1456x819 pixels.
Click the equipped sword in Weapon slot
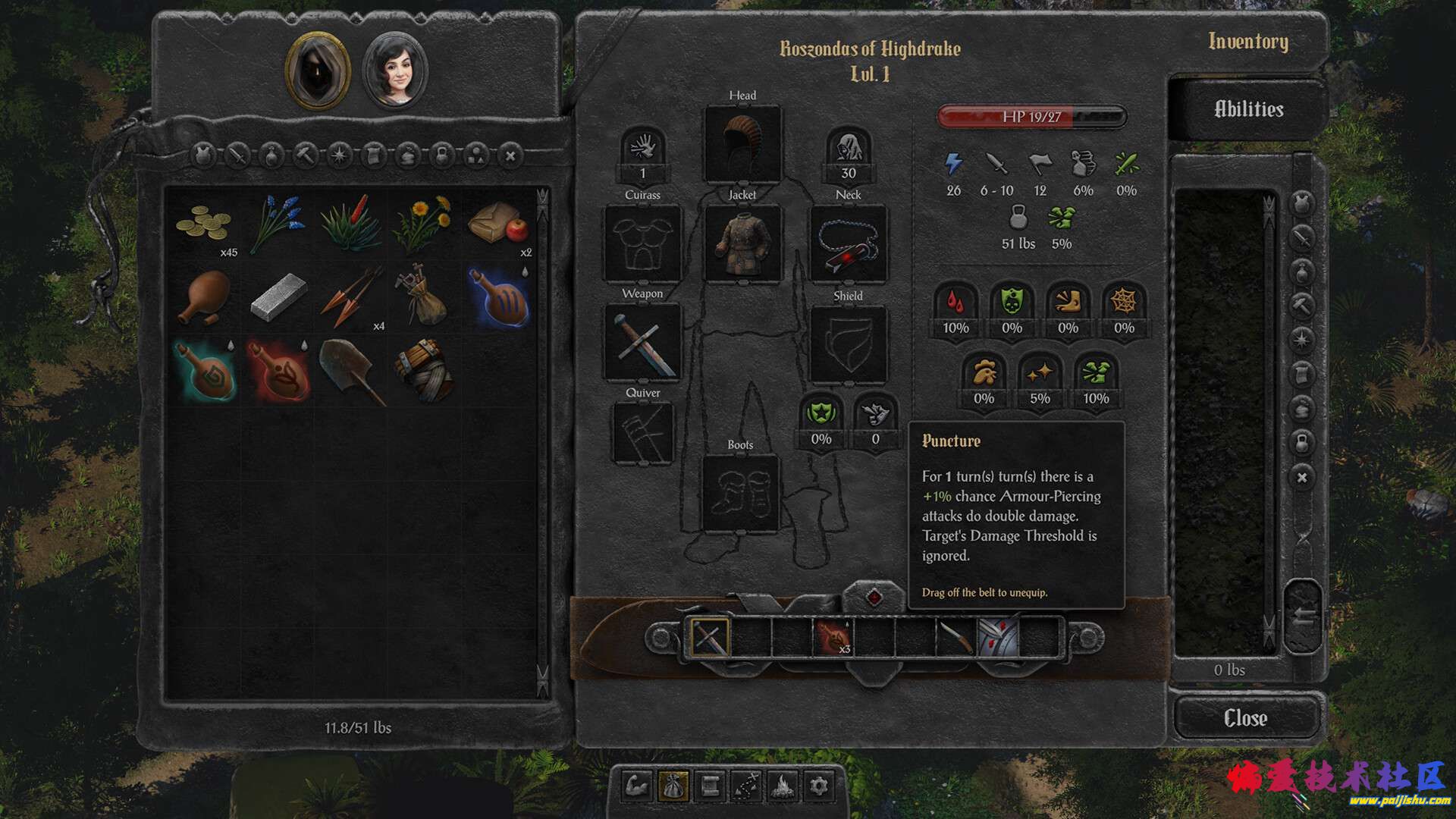(x=642, y=343)
